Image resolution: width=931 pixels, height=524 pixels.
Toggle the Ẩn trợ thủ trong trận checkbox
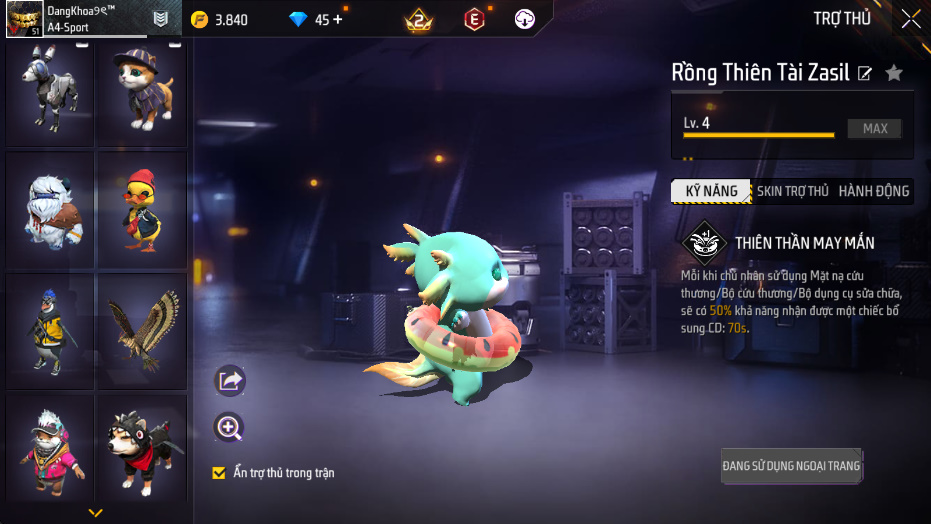(219, 473)
